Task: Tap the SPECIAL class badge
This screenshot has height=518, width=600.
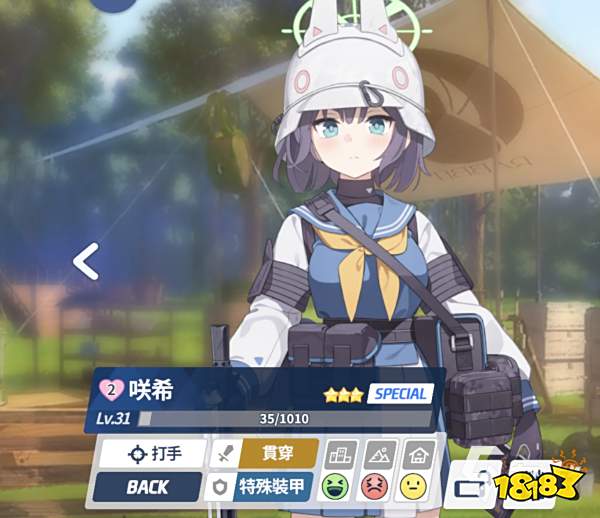Action: [400, 394]
